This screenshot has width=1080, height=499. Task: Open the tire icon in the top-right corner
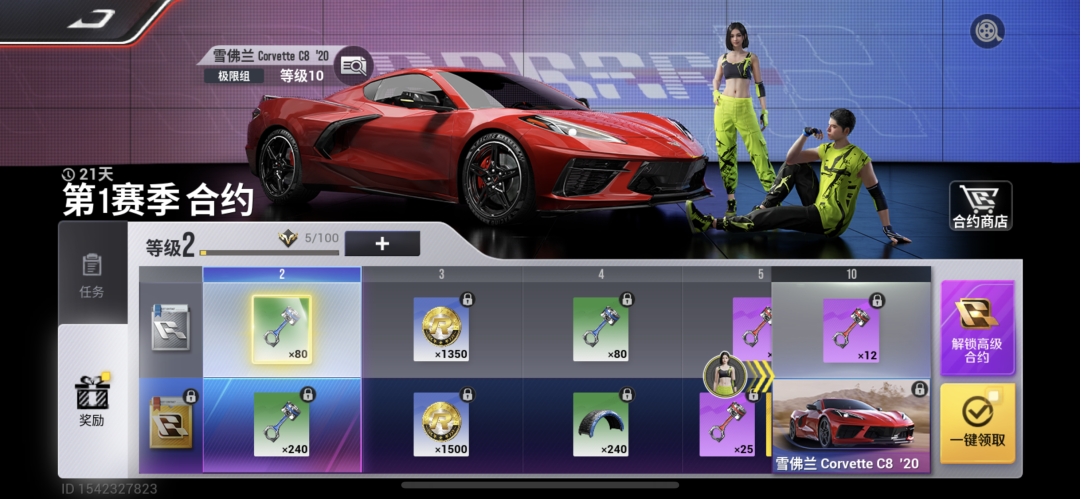[988, 31]
